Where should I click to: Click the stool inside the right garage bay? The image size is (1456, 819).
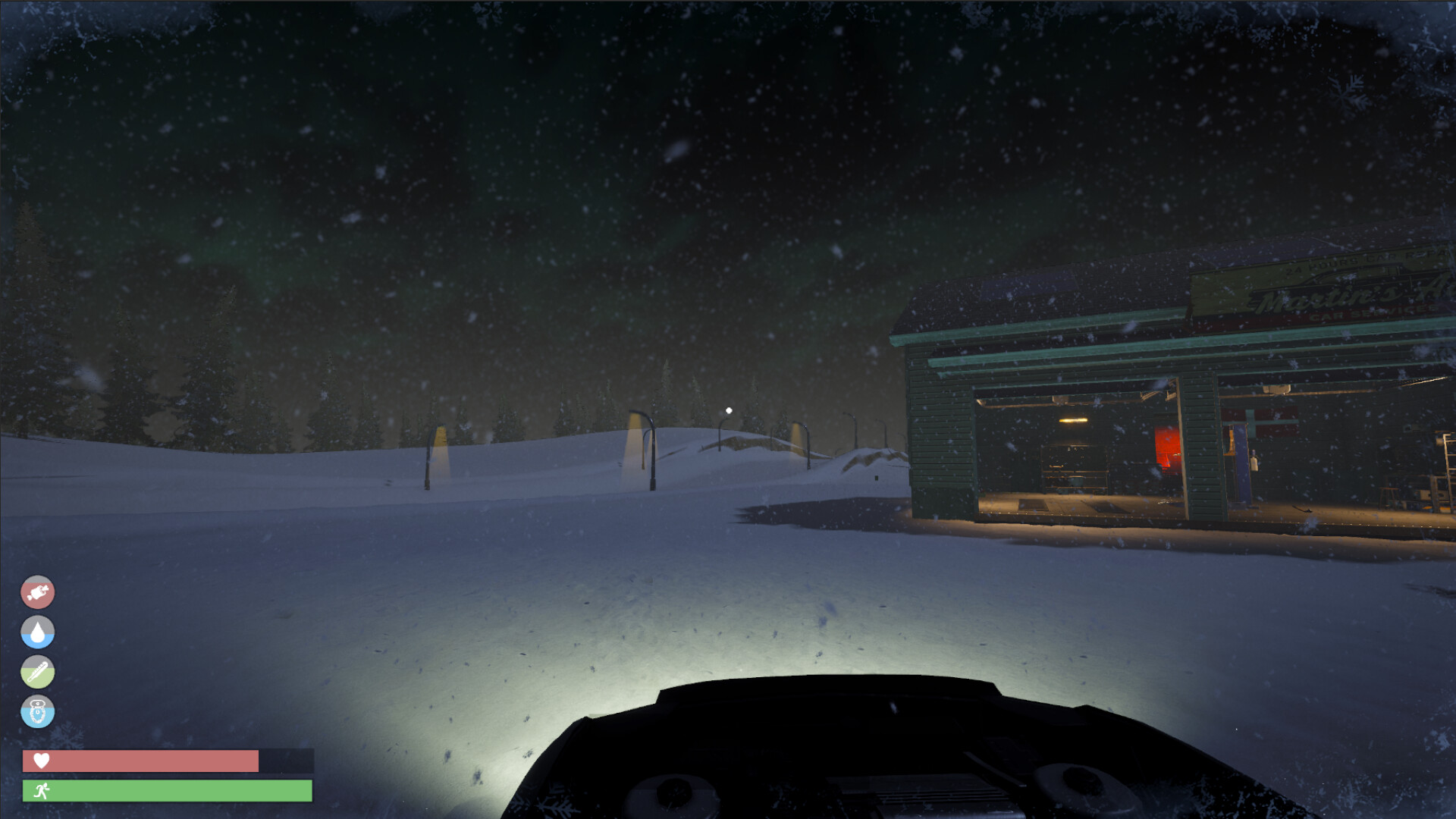[x=1387, y=494]
